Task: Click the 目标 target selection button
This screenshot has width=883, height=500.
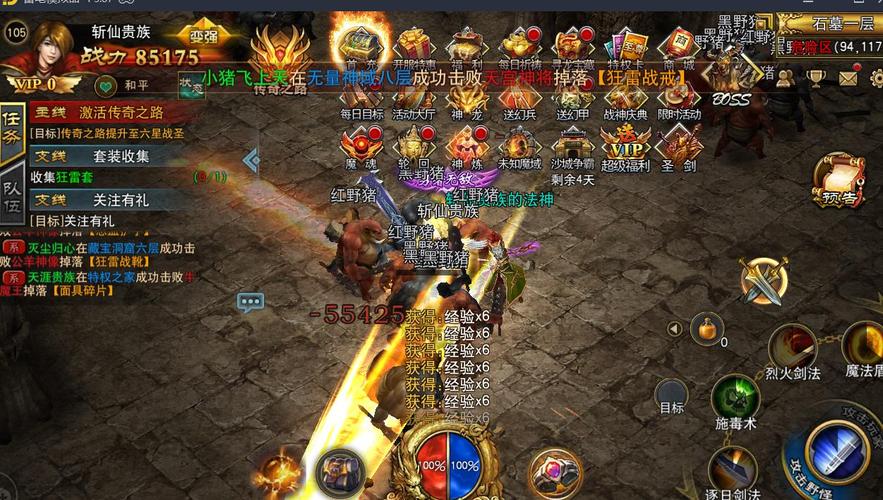Action: tap(671, 395)
